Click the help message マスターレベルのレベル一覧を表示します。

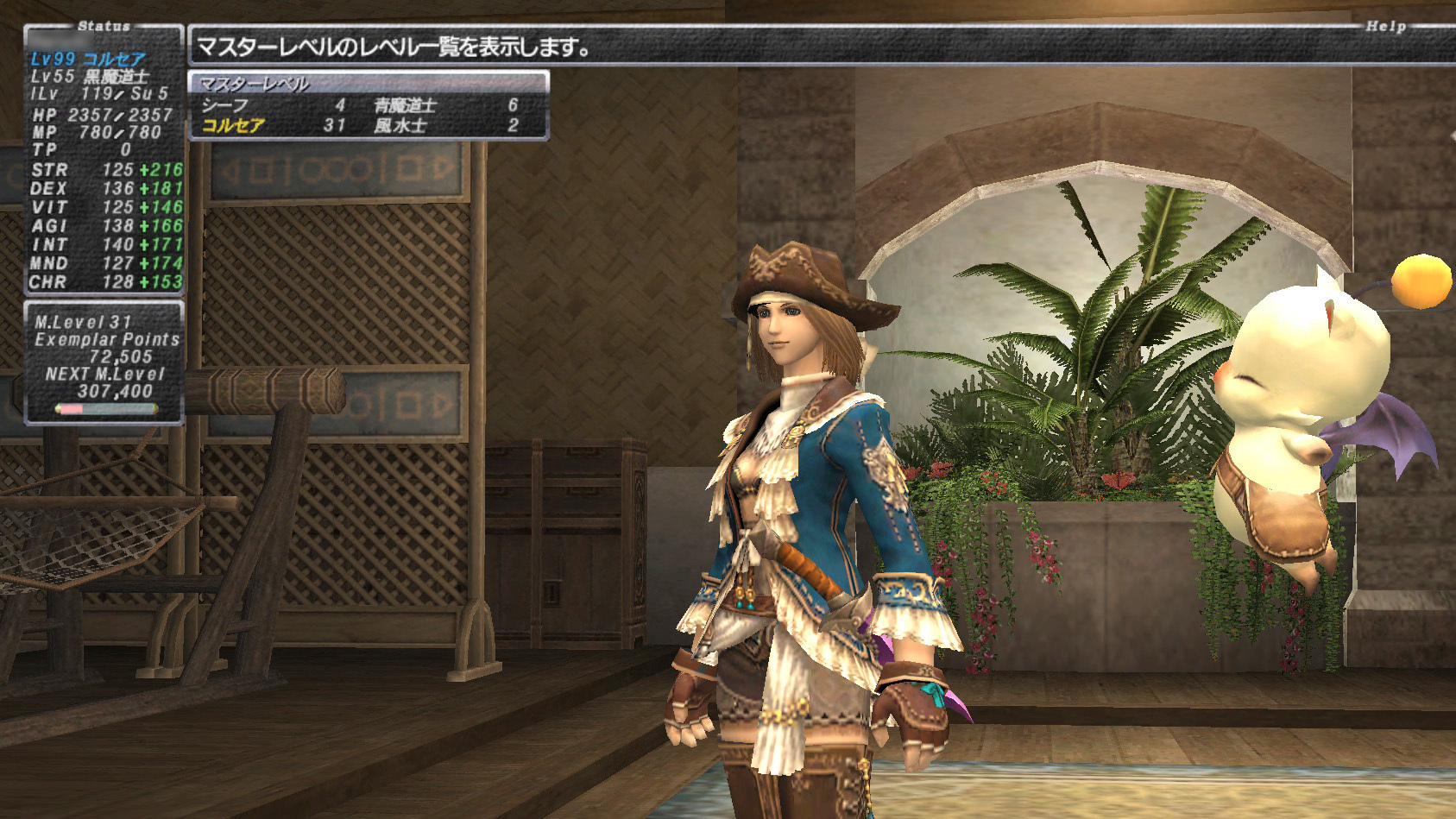[393, 46]
